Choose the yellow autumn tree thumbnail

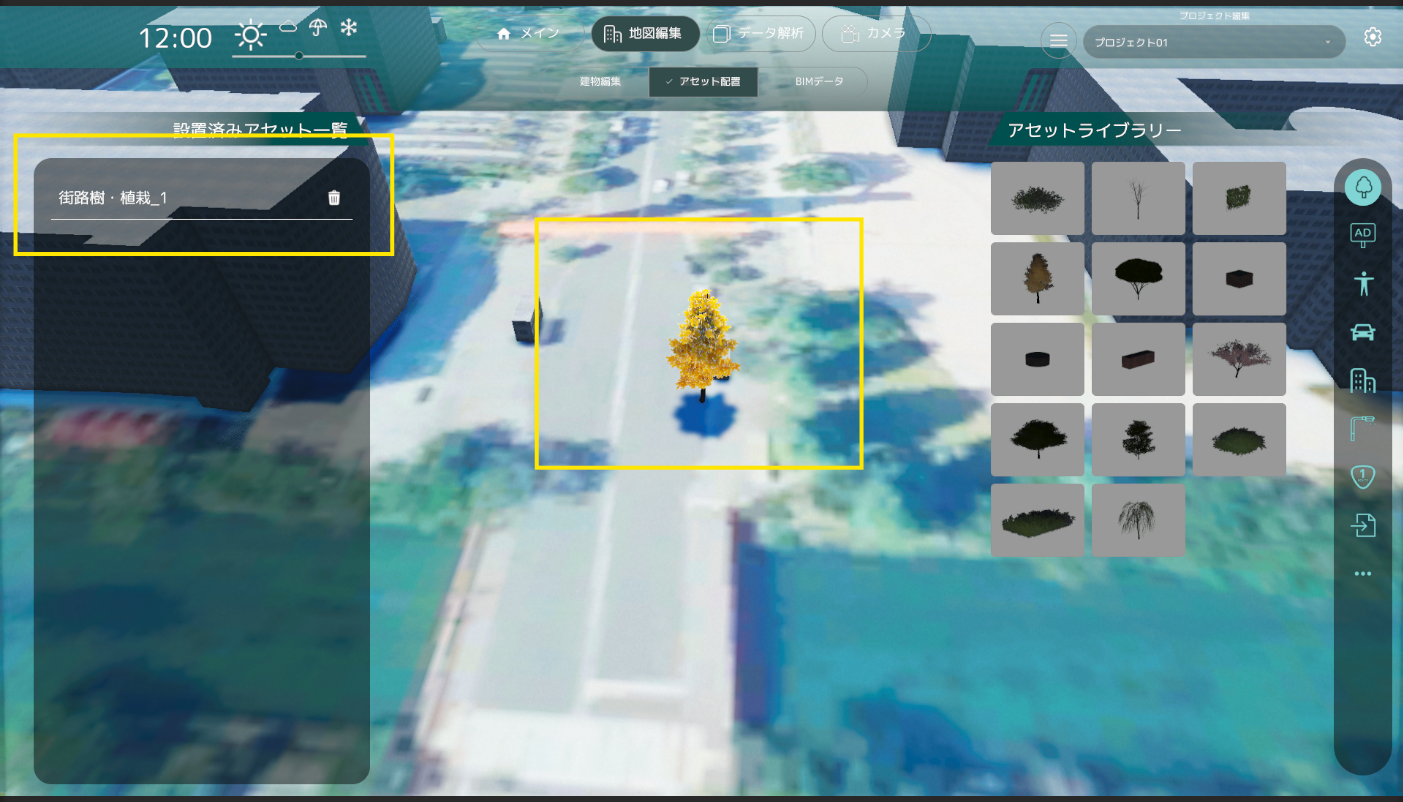[x=1037, y=279]
